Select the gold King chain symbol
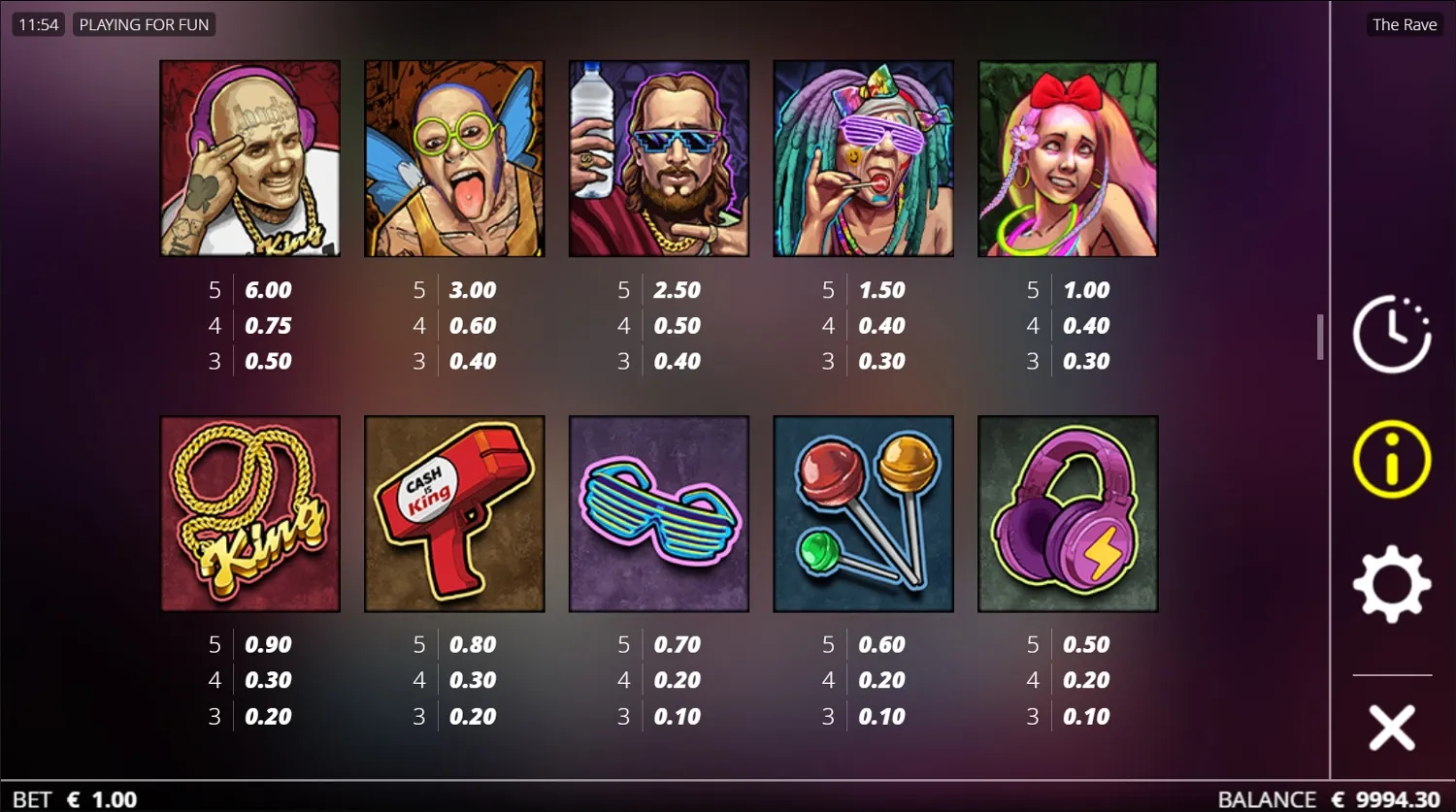This screenshot has width=1456, height=812. pos(249,513)
